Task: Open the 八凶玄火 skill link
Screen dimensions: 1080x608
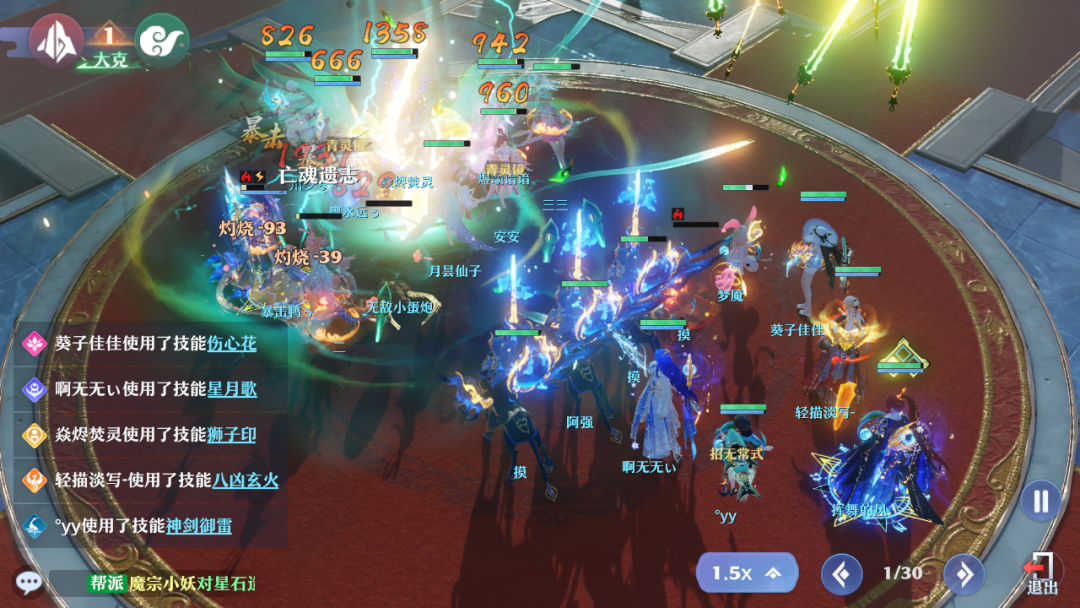Action: [245, 480]
